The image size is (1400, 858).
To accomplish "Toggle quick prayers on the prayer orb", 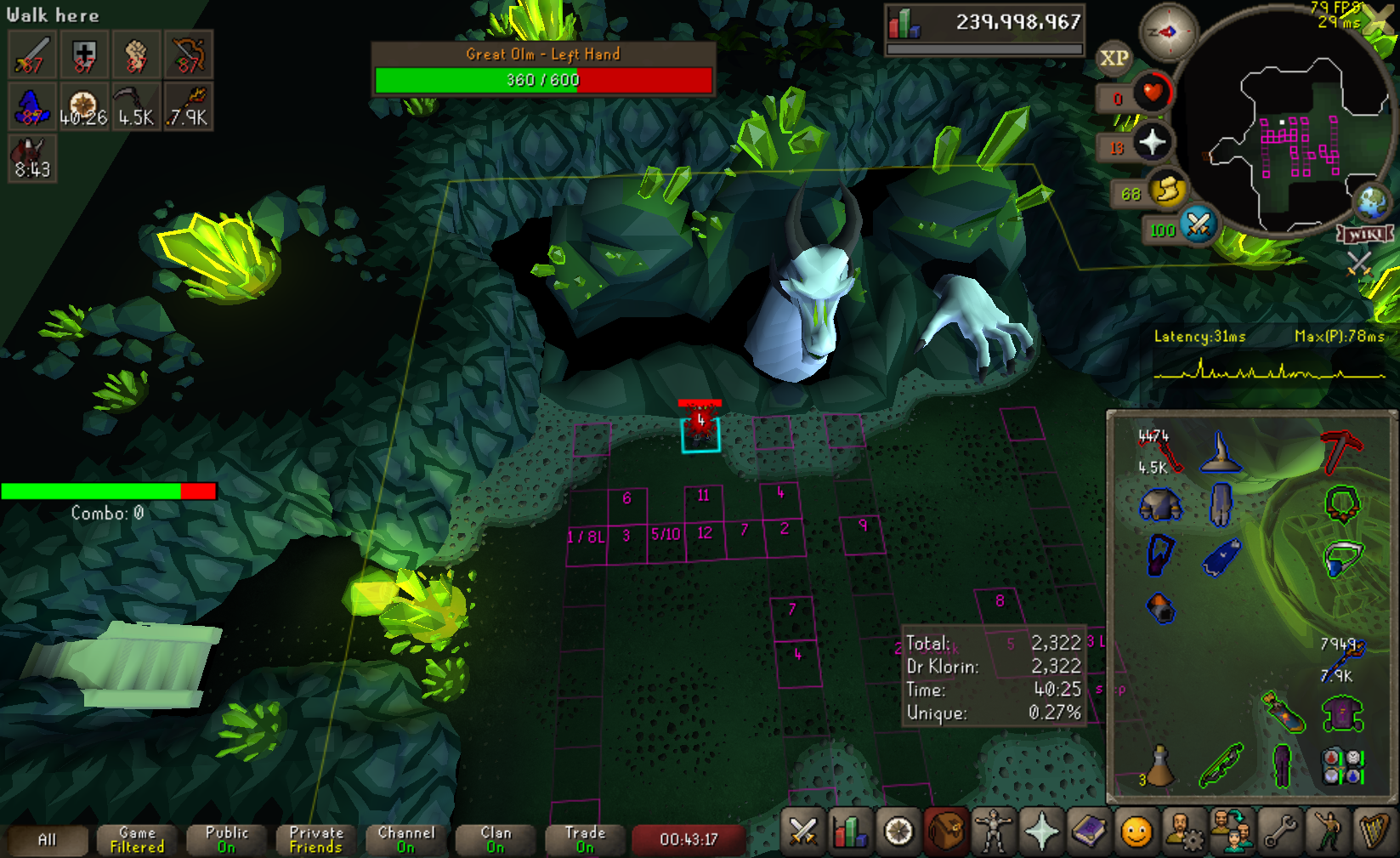I will point(1151,142).
